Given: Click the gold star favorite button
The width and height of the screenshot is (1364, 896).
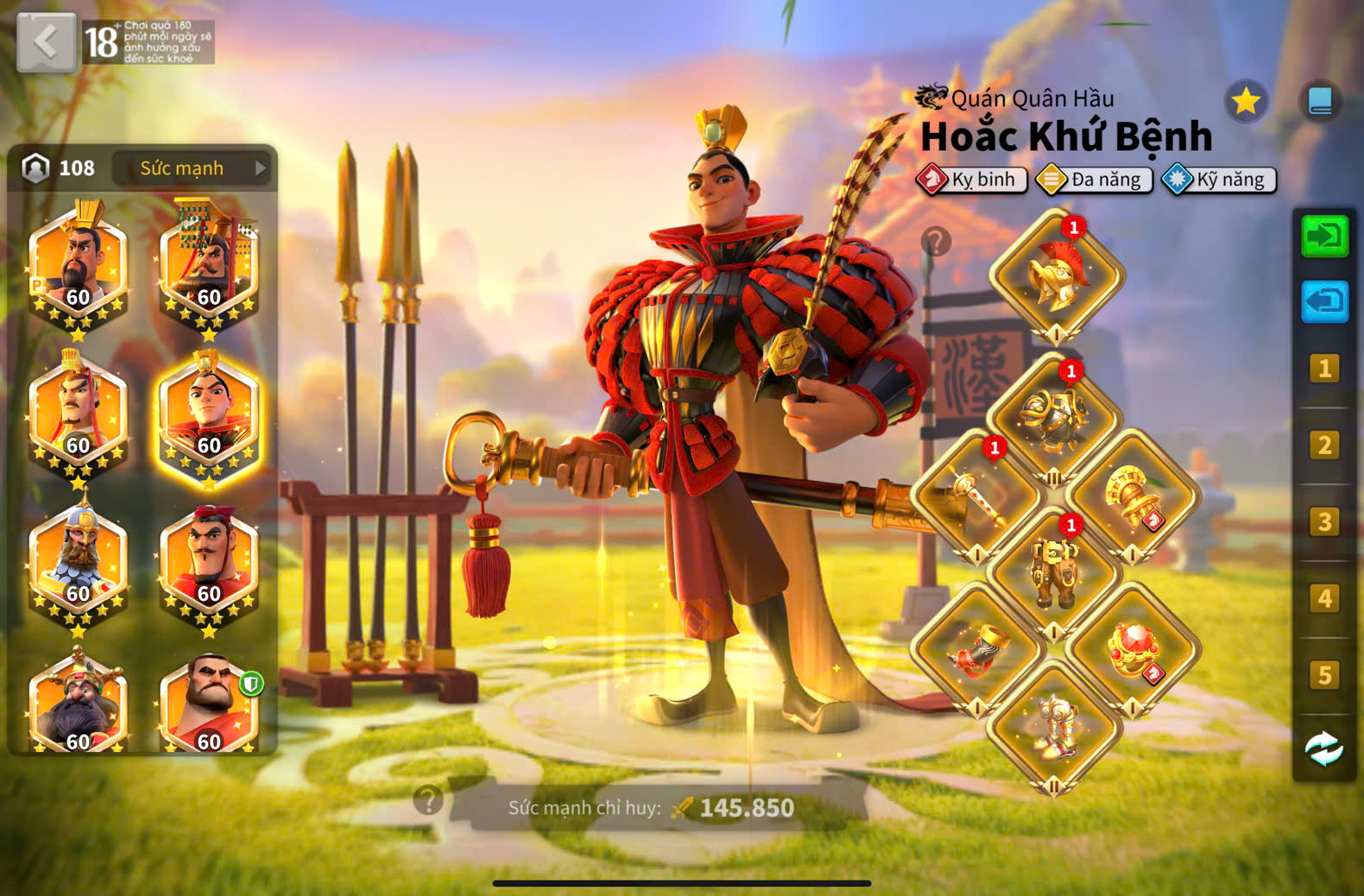Looking at the screenshot, I should 1245,102.
